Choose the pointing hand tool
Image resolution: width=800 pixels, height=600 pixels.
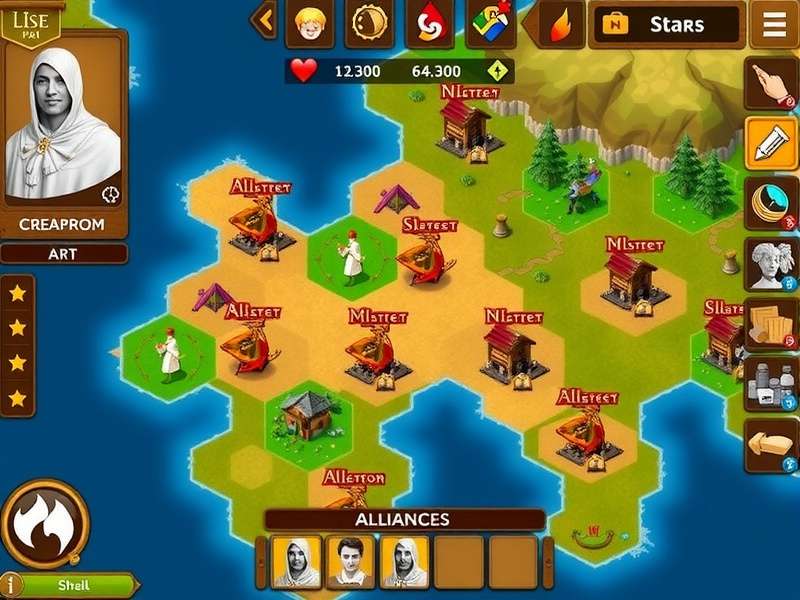click(x=771, y=83)
